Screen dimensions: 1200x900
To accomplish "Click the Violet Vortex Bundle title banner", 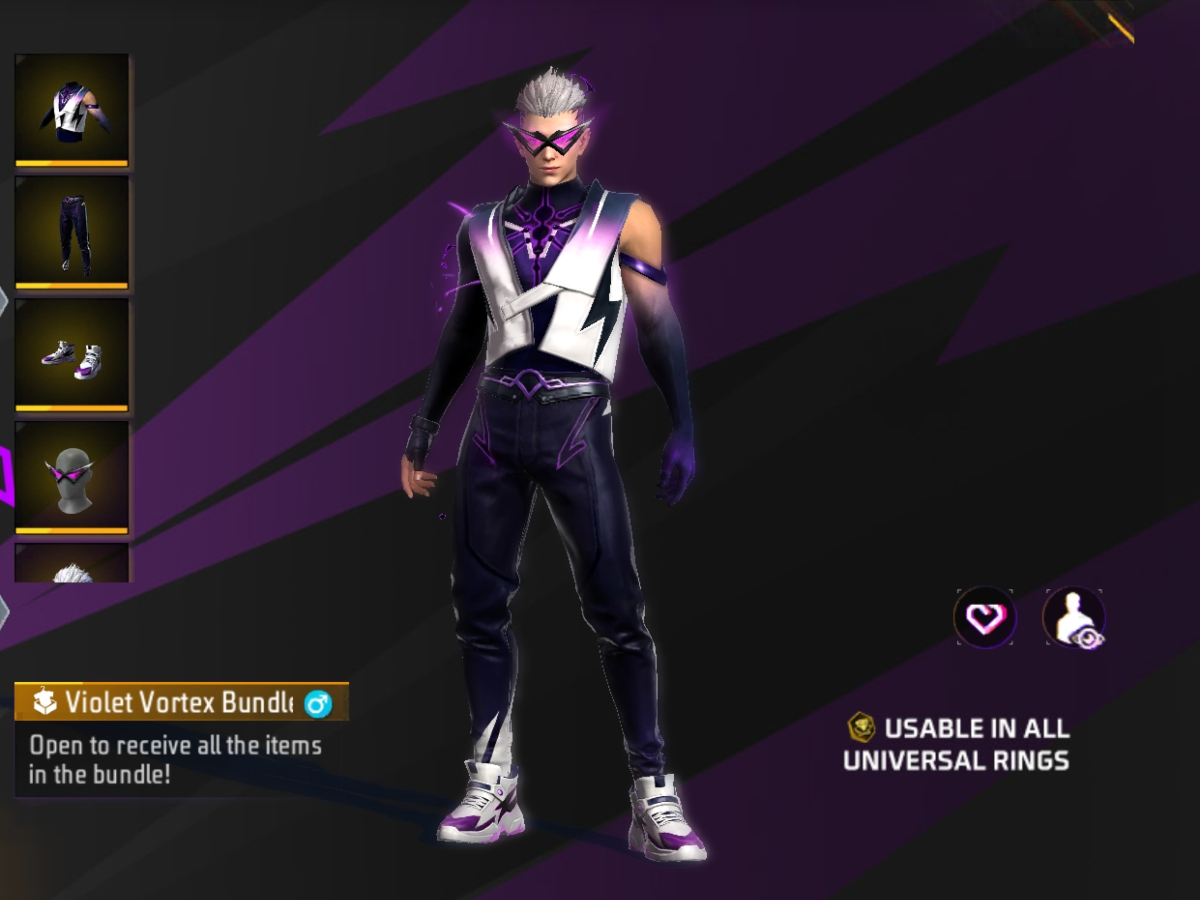I will coord(181,702).
